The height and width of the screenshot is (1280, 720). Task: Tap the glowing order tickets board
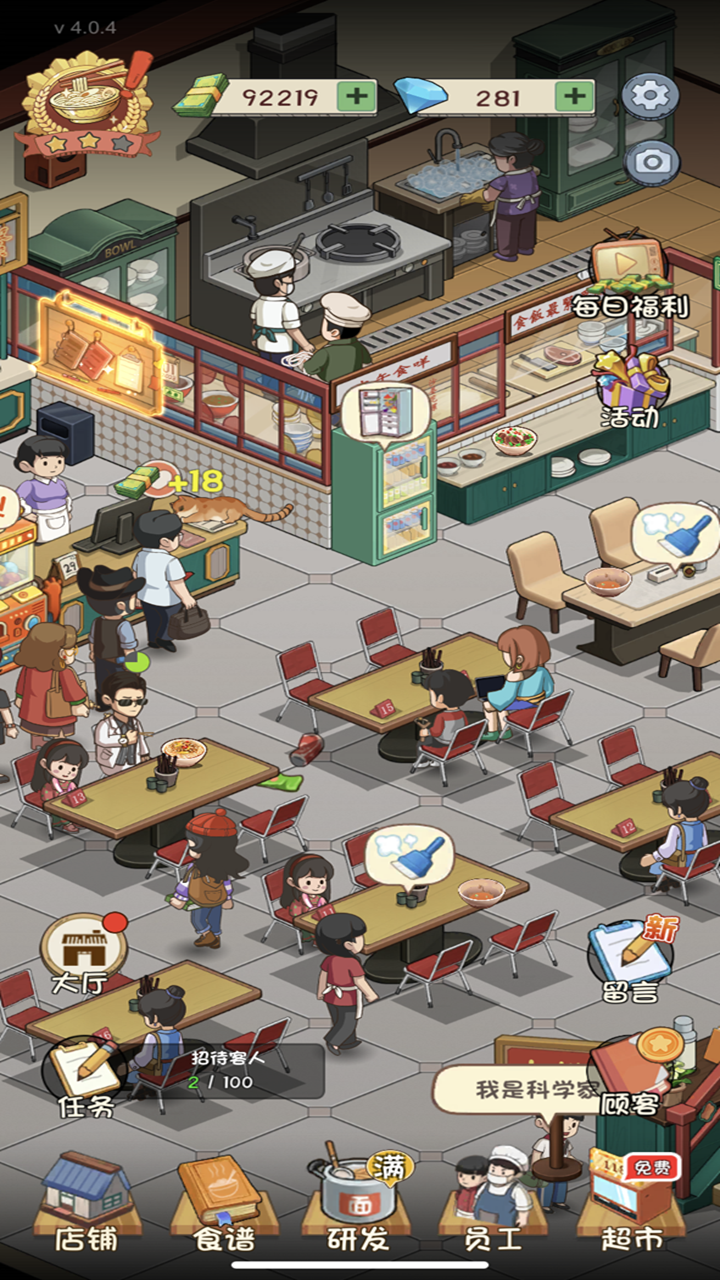100,352
